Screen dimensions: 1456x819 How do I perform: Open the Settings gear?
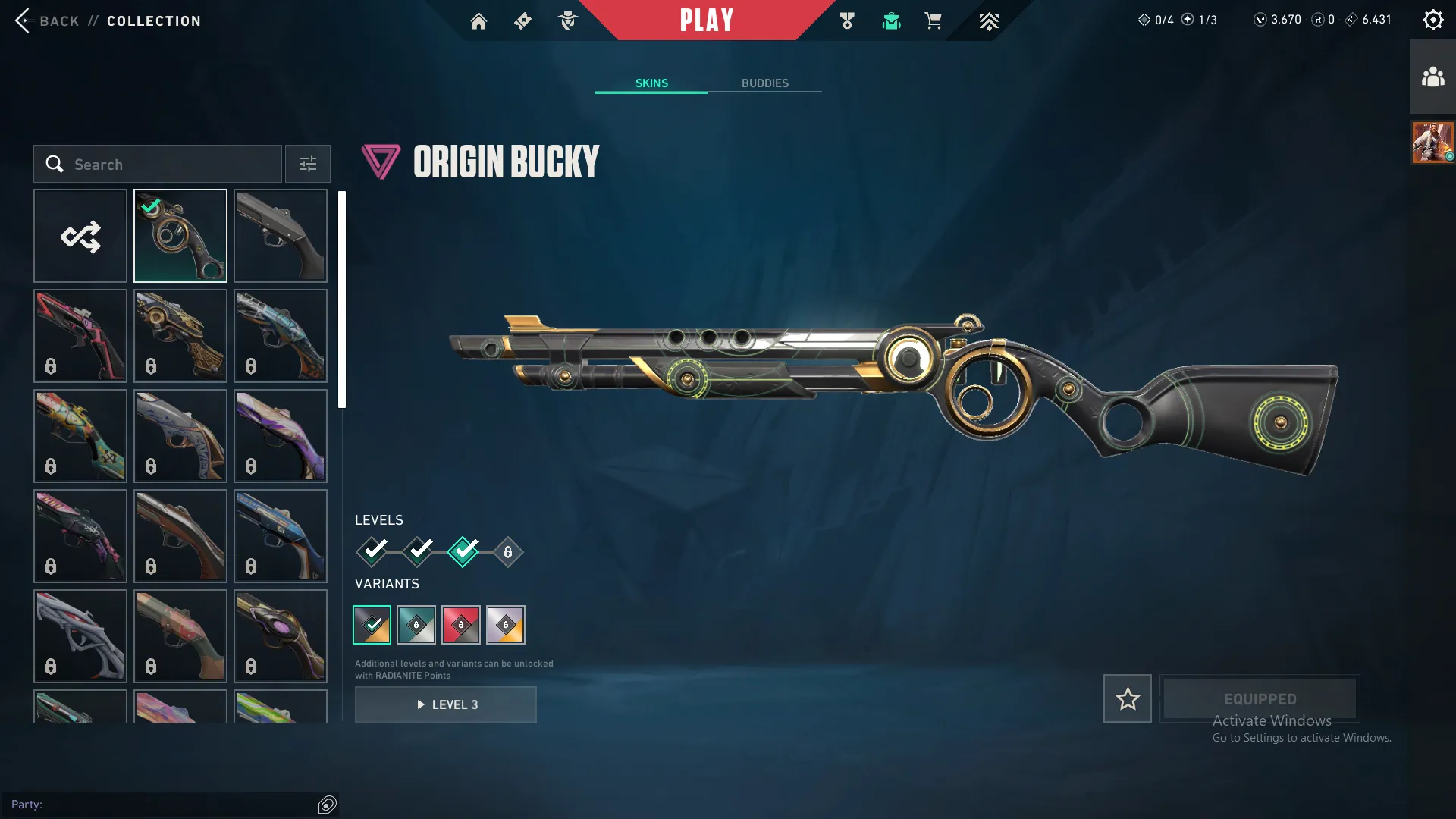pyautogui.click(x=1432, y=19)
